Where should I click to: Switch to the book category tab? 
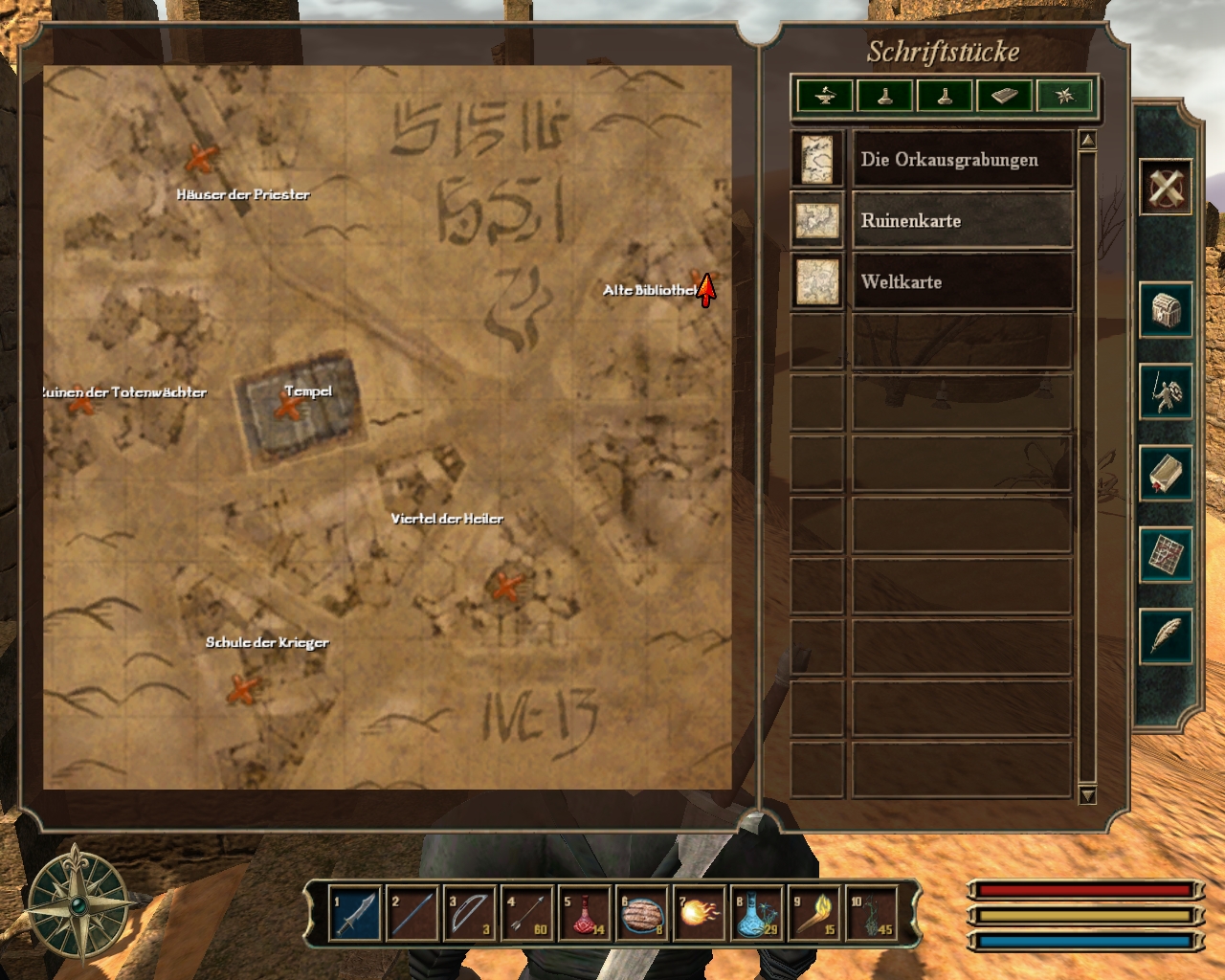(x=1004, y=96)
